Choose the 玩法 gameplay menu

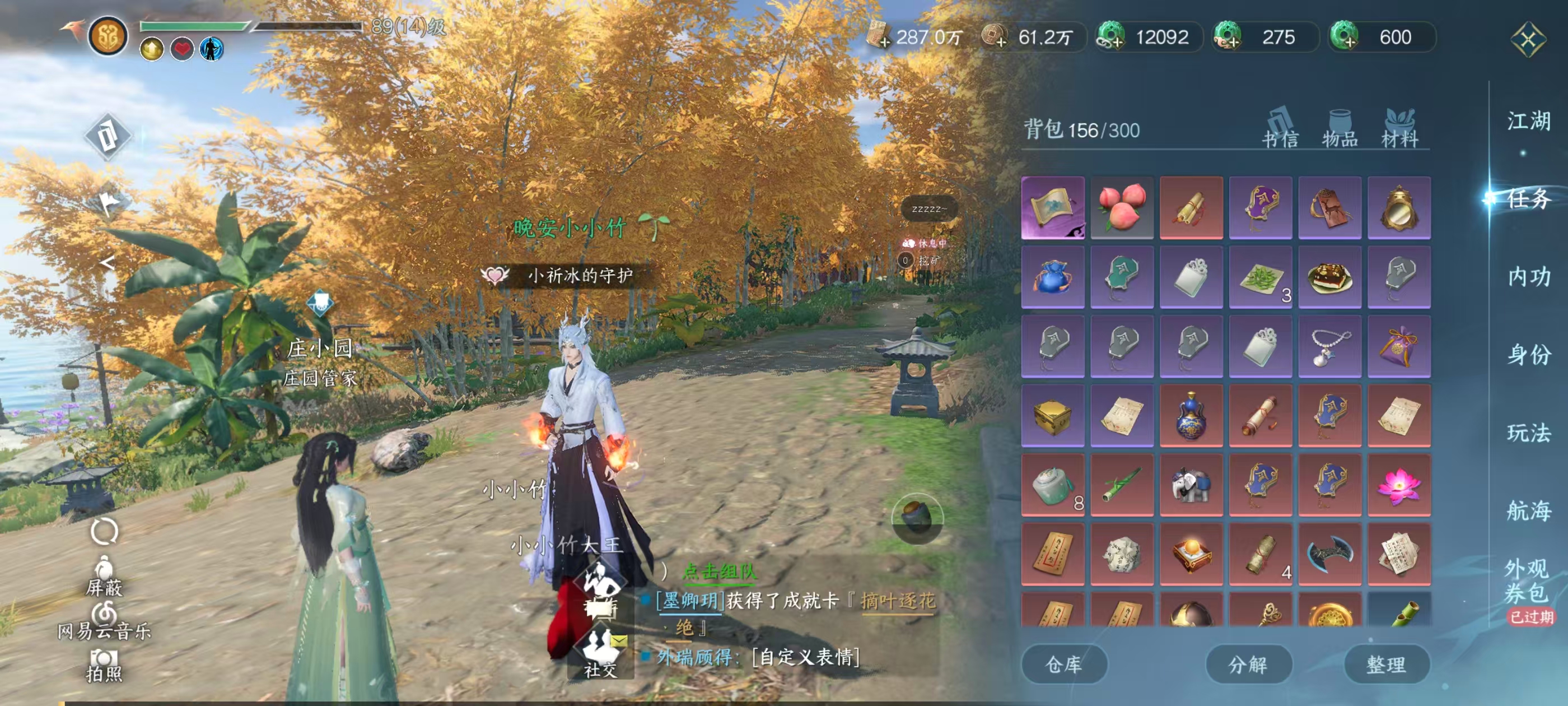[1528, 433]
